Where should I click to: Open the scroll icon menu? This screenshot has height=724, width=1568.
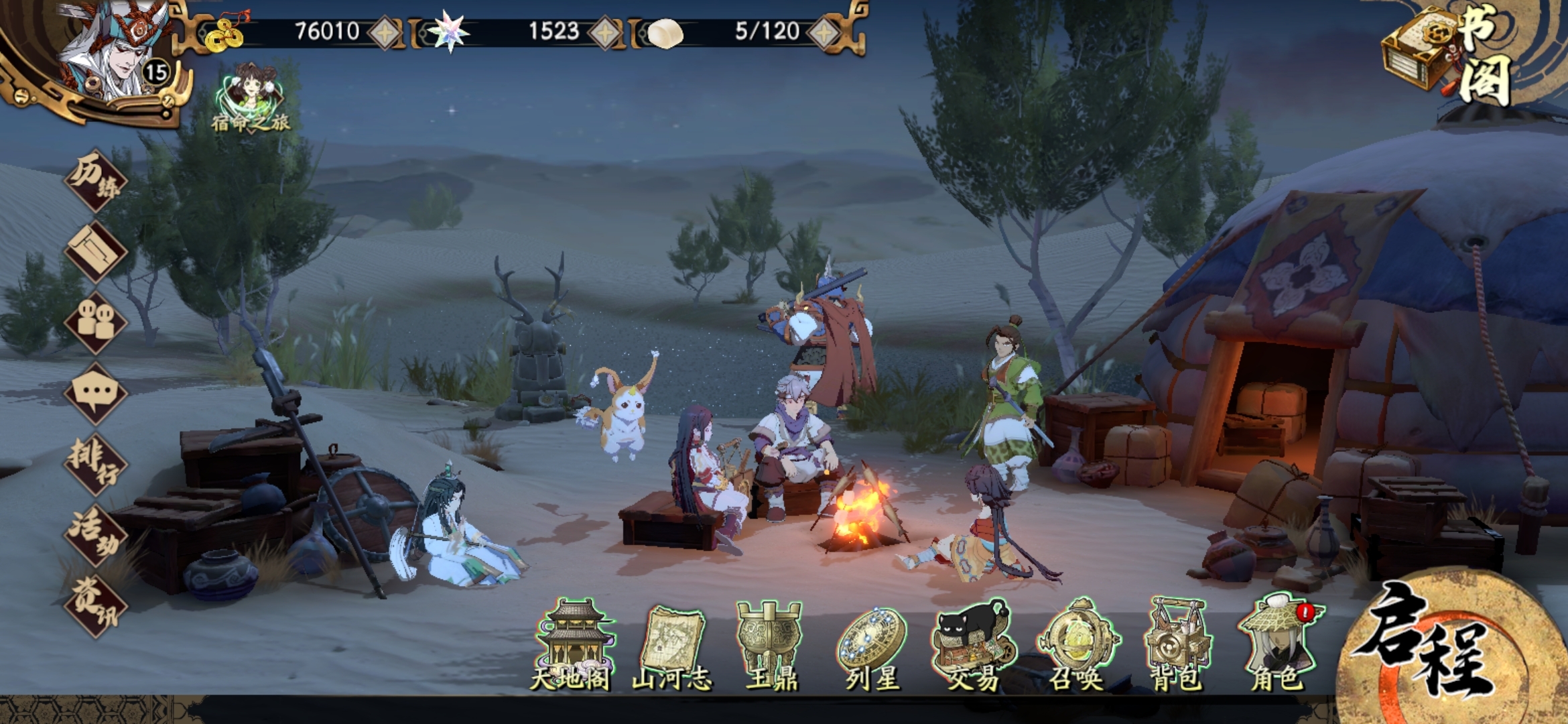[96, 252]
